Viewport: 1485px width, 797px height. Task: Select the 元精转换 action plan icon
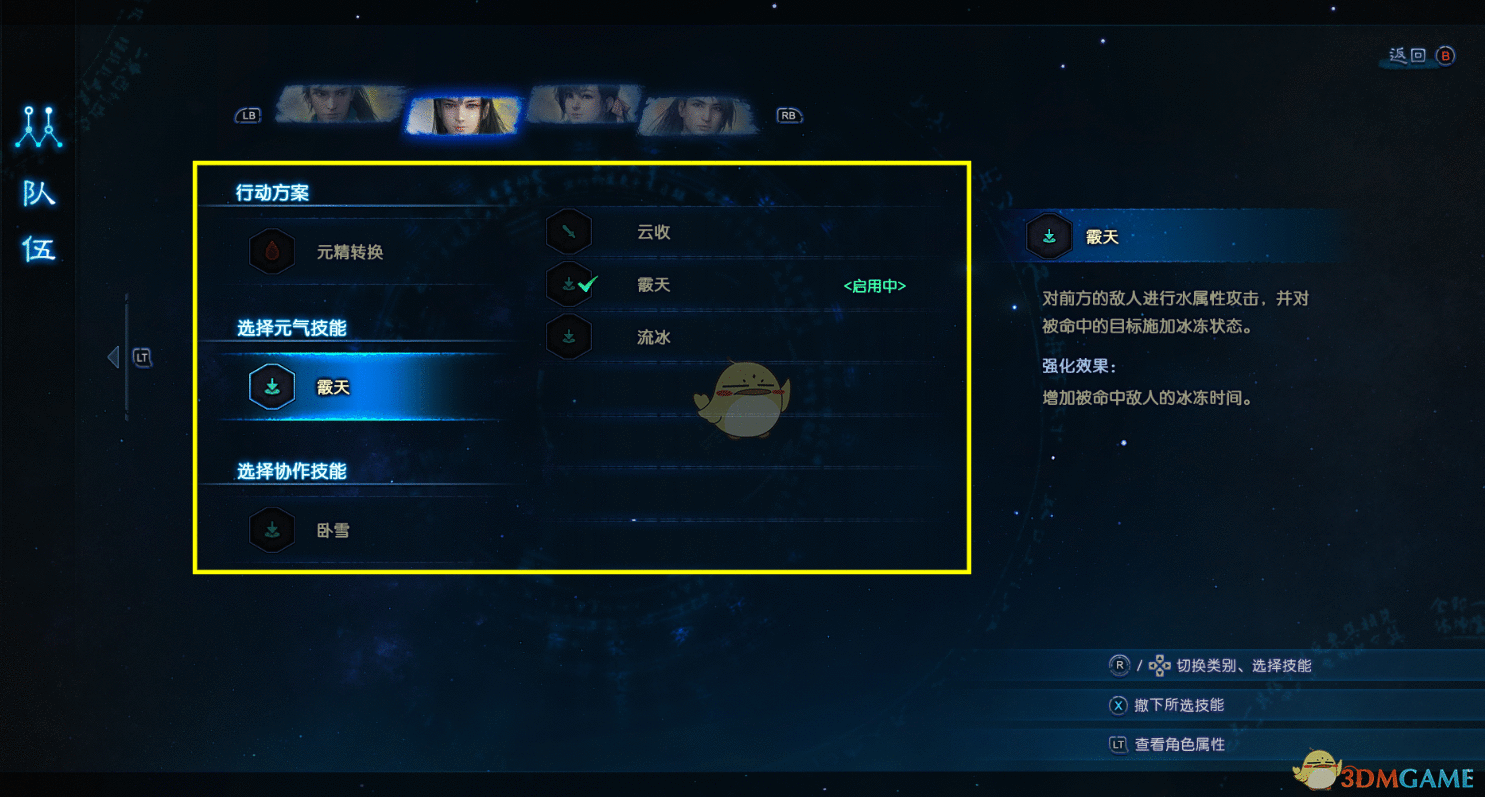pyautogui.click(x=270, y=252)
